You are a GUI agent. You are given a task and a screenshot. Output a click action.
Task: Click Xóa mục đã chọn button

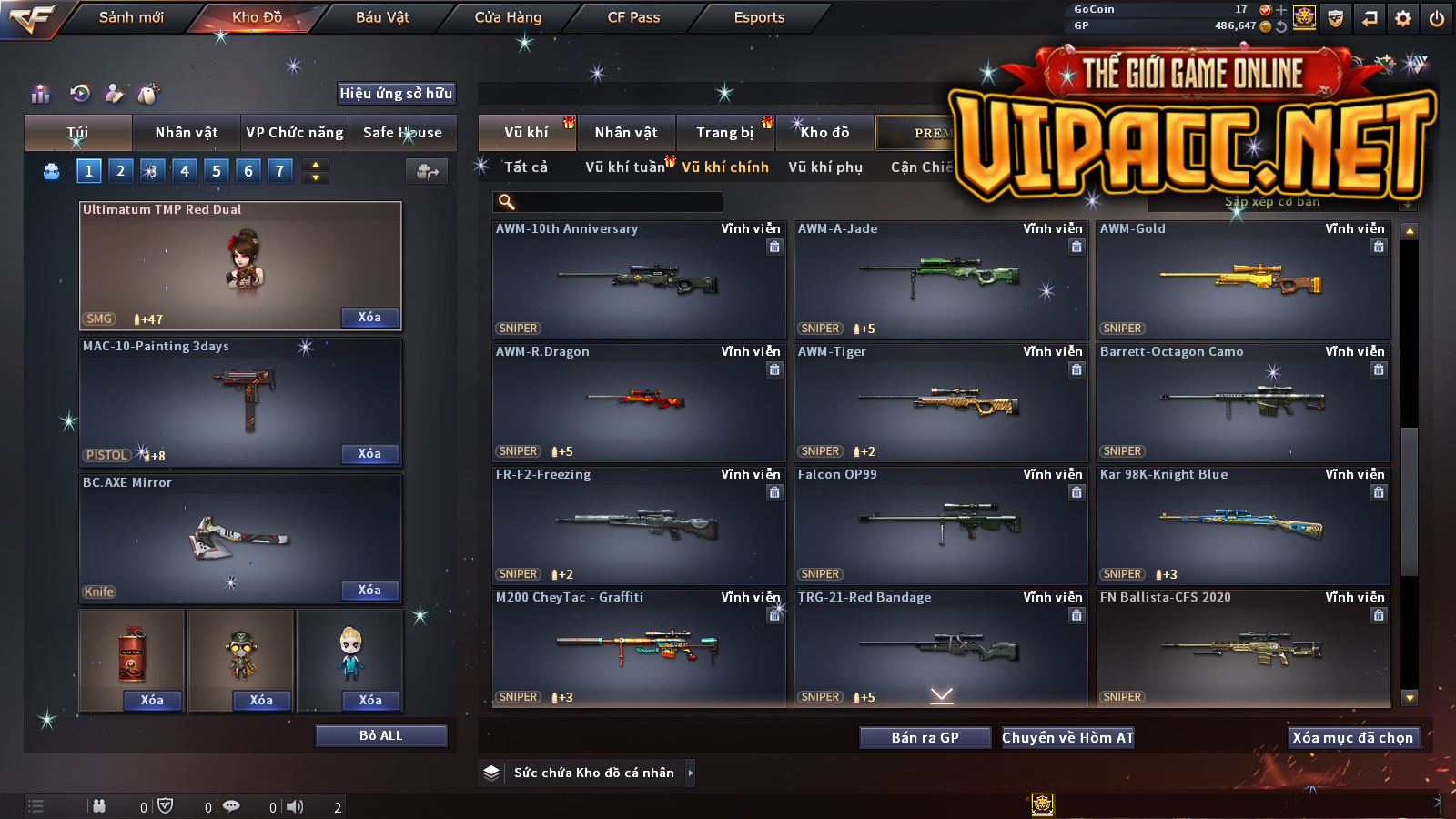click(x=1352, y=737)
